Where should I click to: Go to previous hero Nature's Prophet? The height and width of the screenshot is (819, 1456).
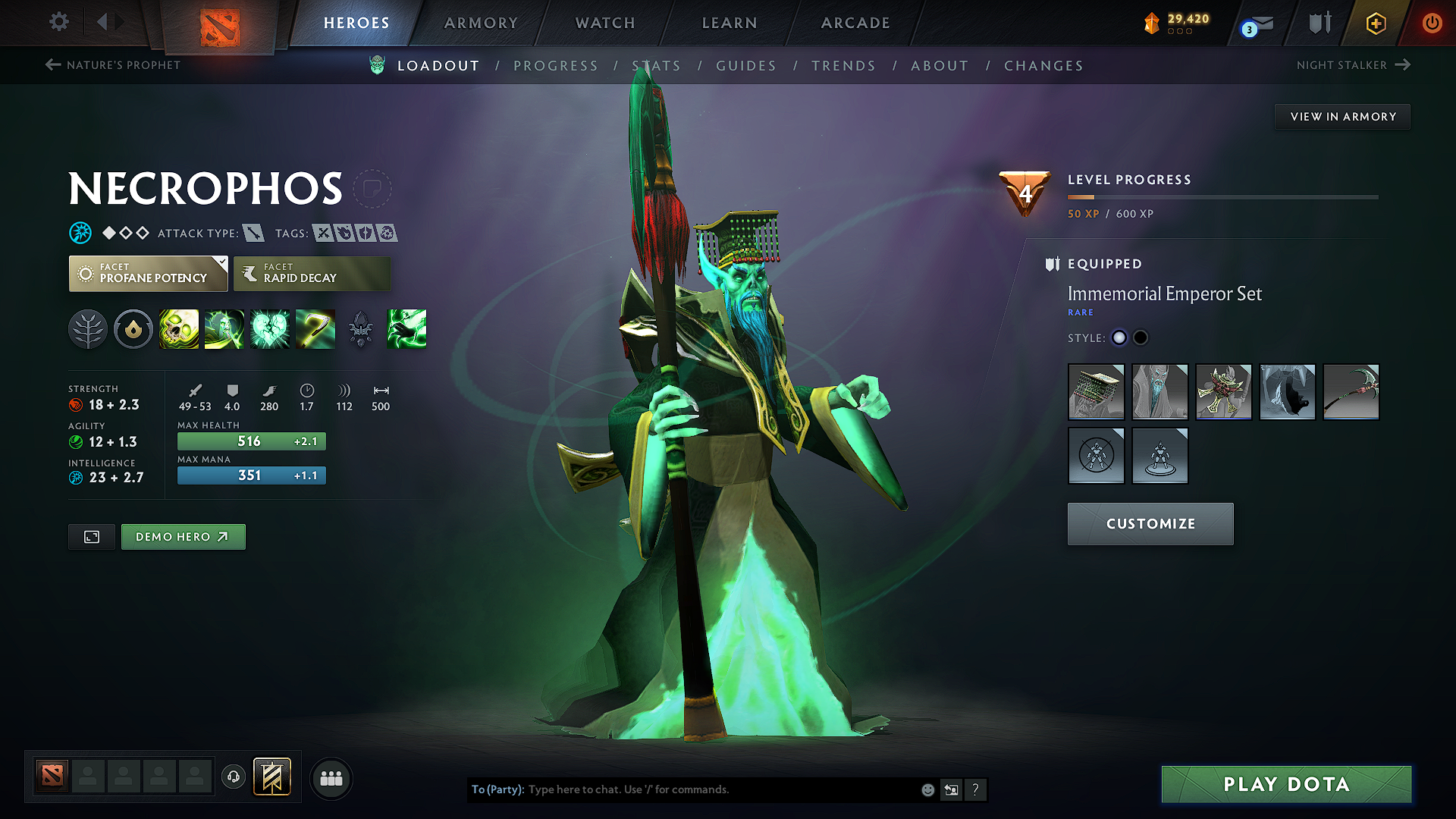tap(113, 65)
